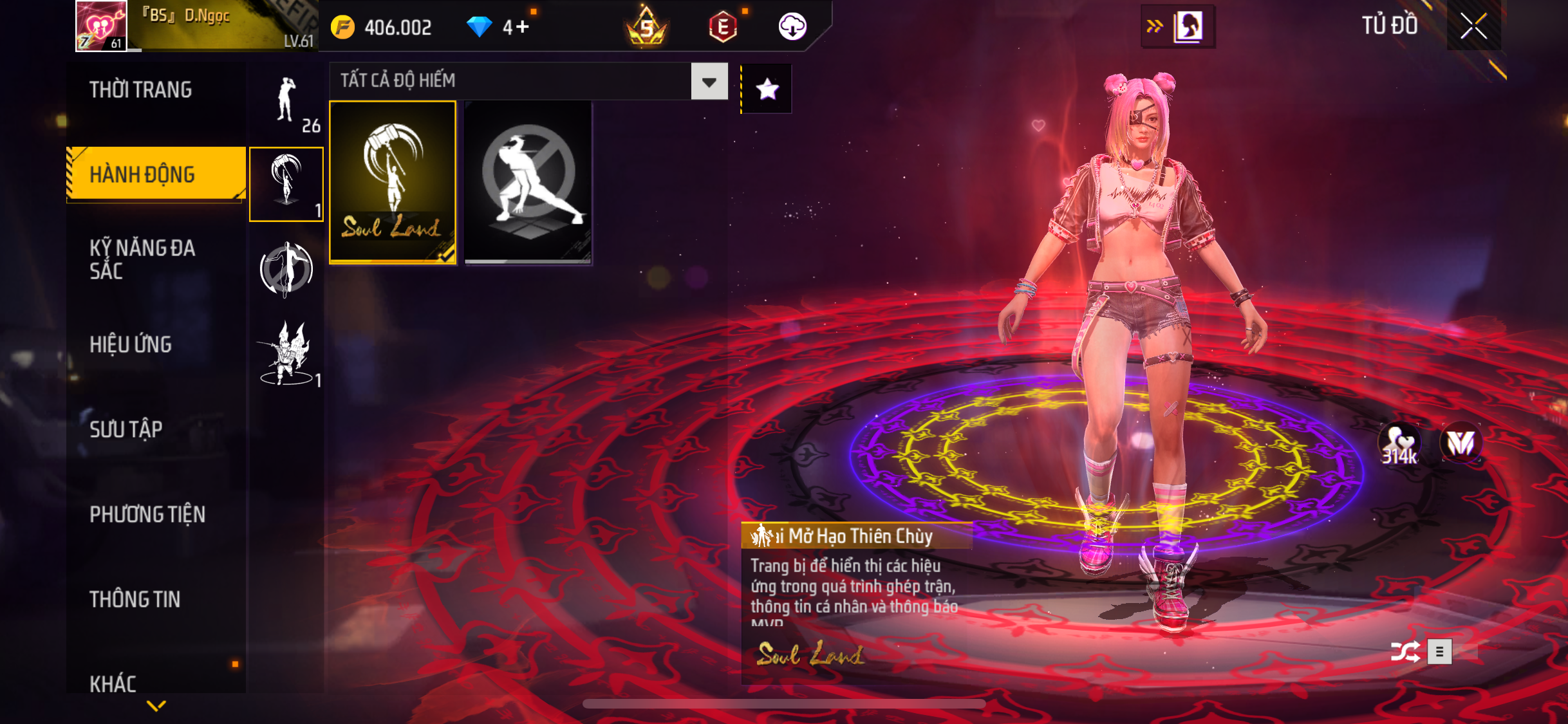This screenshot has height=724, width=1568.
Task: Open the Sưu Tập section
Action: pos(126,429)
